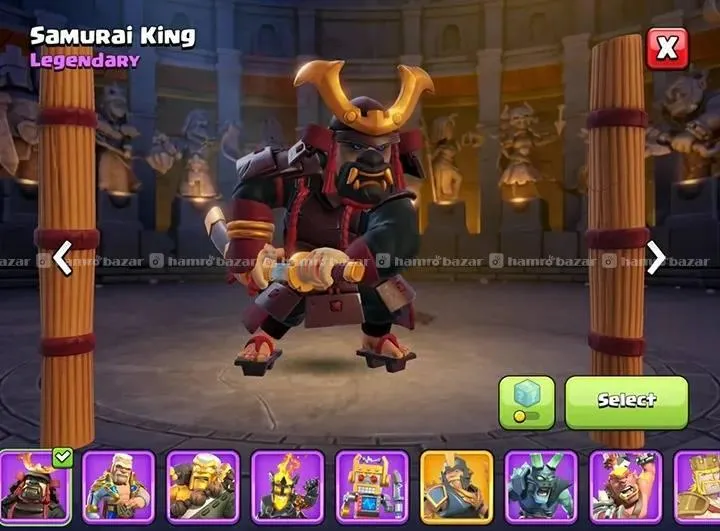Close the skin selection screen

(x=667, y=48)
